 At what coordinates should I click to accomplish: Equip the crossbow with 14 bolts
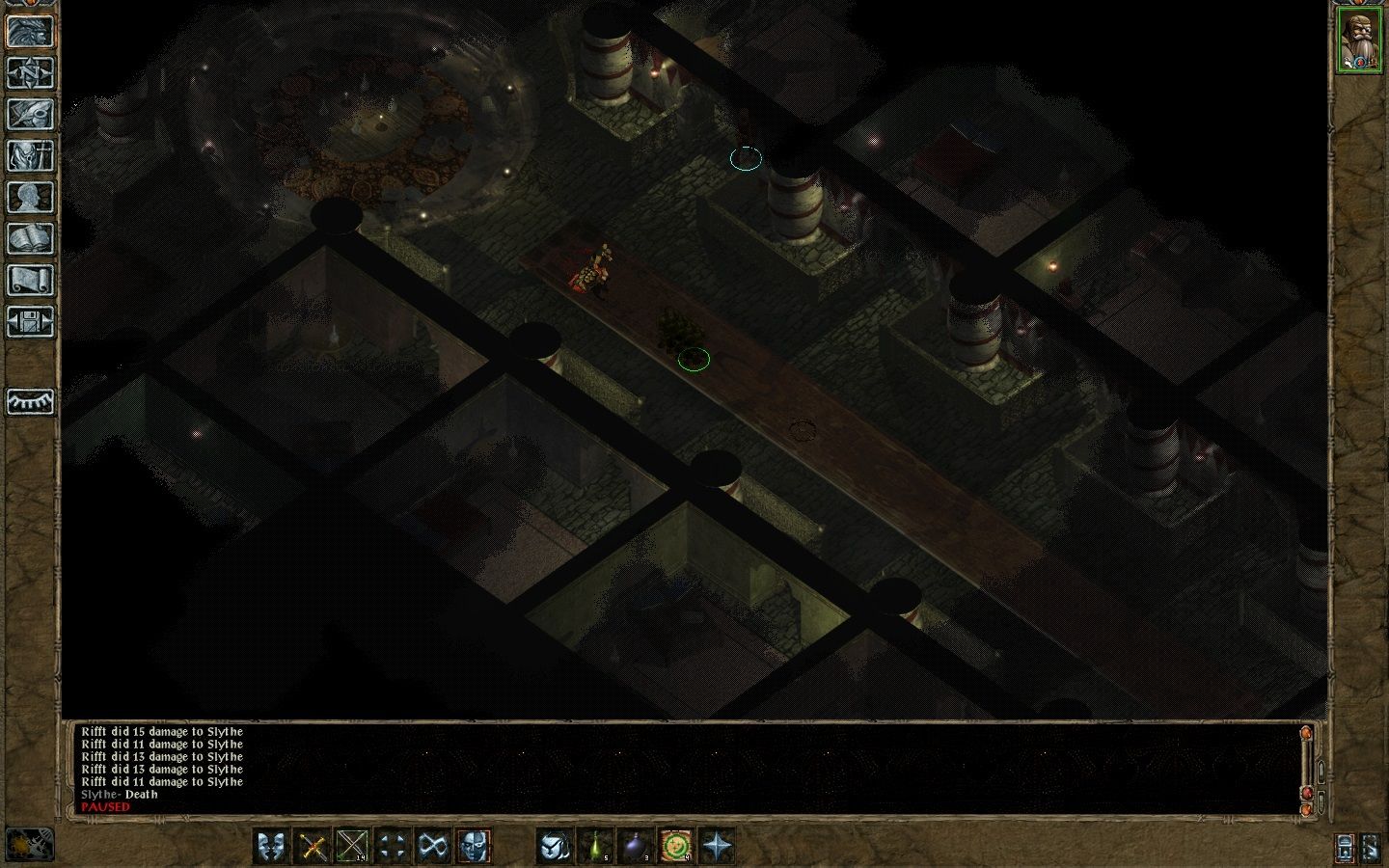point(352,847)
